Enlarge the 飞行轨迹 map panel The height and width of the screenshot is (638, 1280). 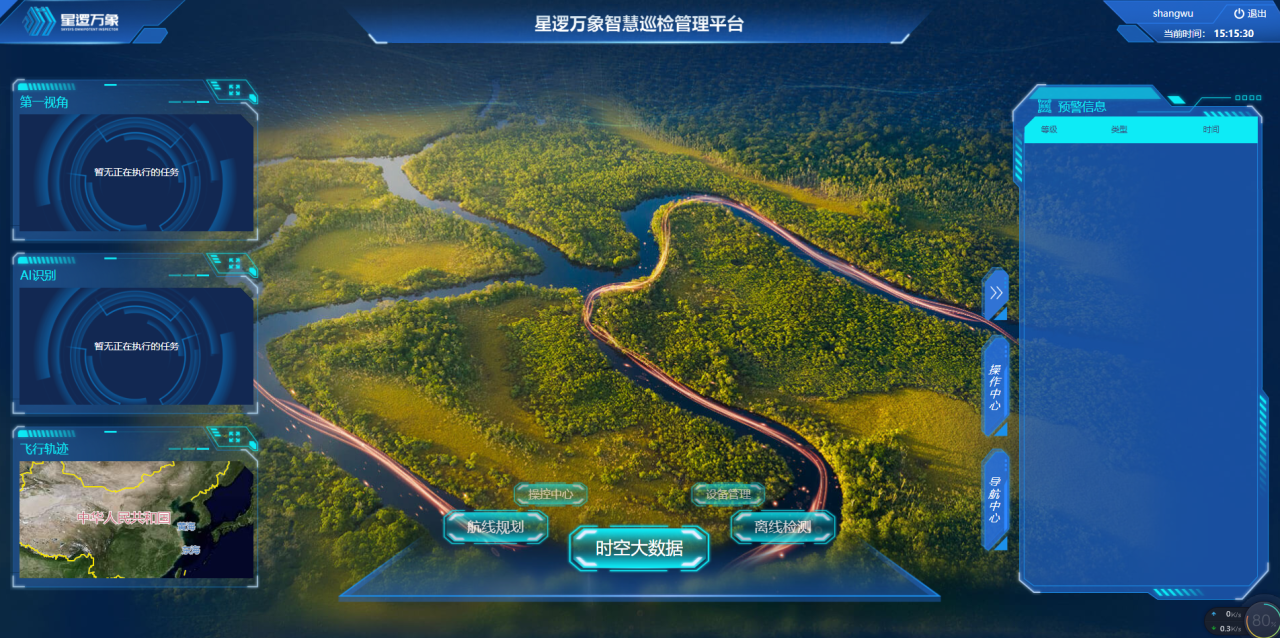coord(234,436)
